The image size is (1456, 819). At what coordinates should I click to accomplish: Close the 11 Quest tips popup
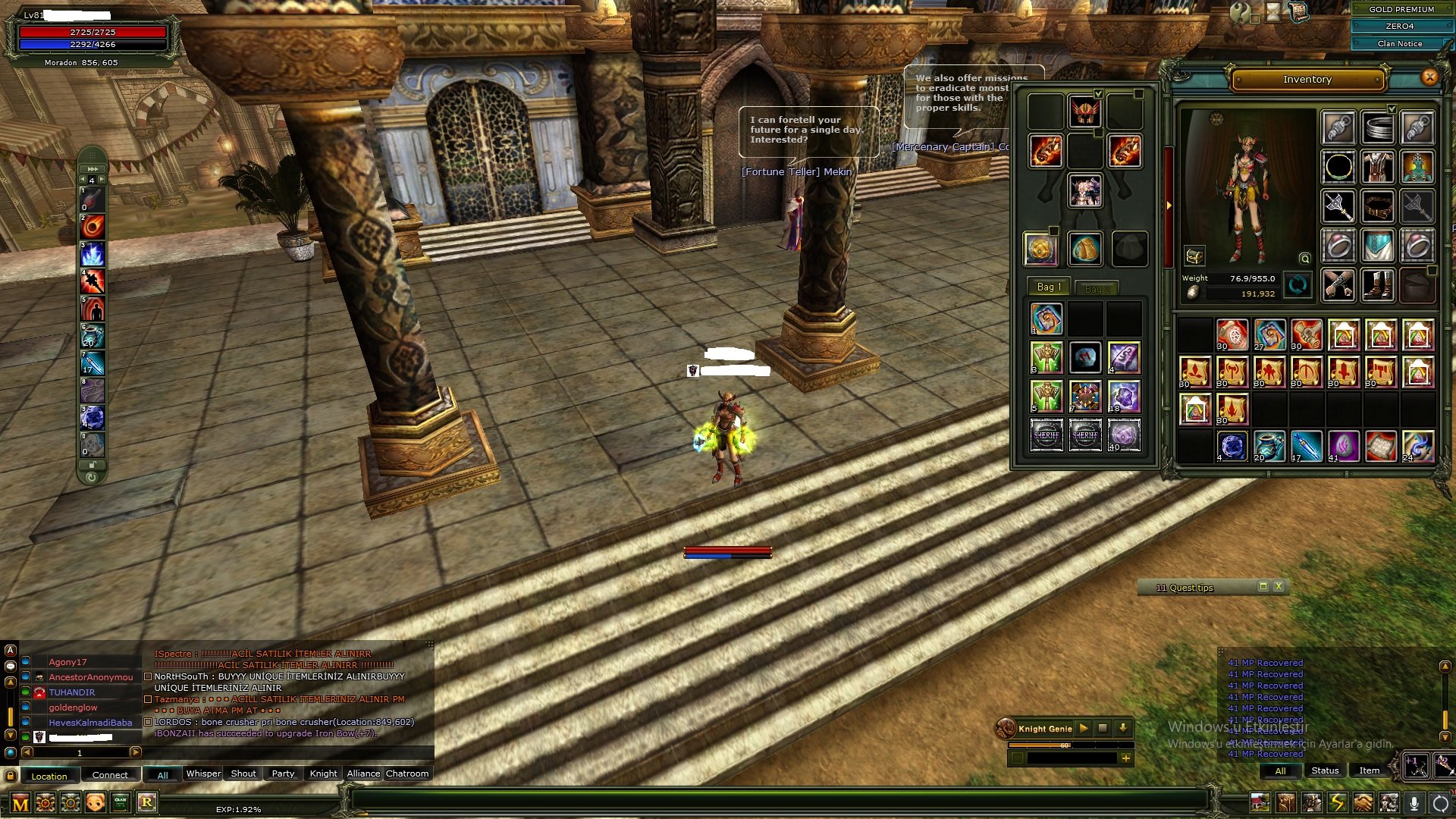point(1279,586)
